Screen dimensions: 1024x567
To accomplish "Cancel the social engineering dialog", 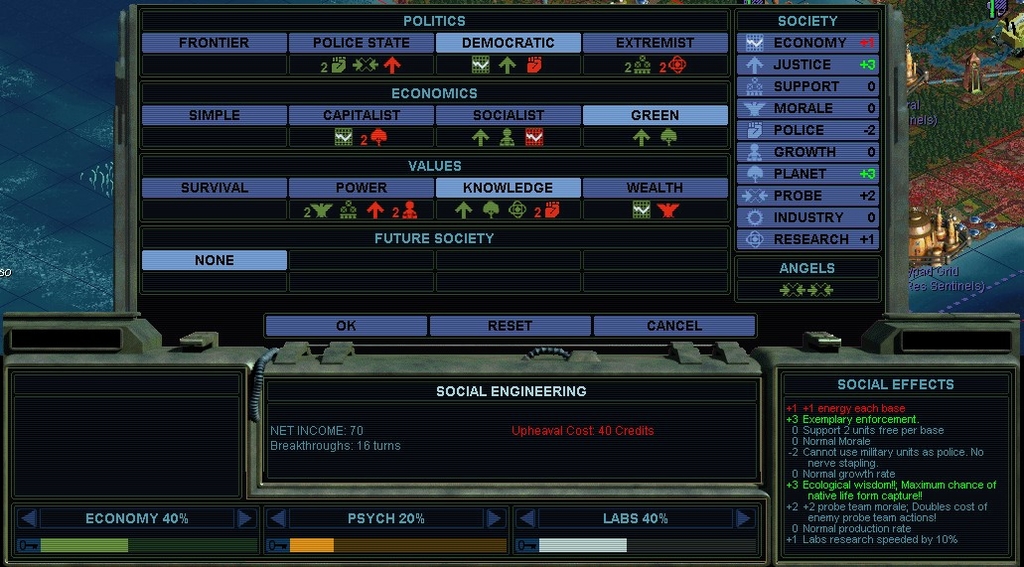I will 674,326.
